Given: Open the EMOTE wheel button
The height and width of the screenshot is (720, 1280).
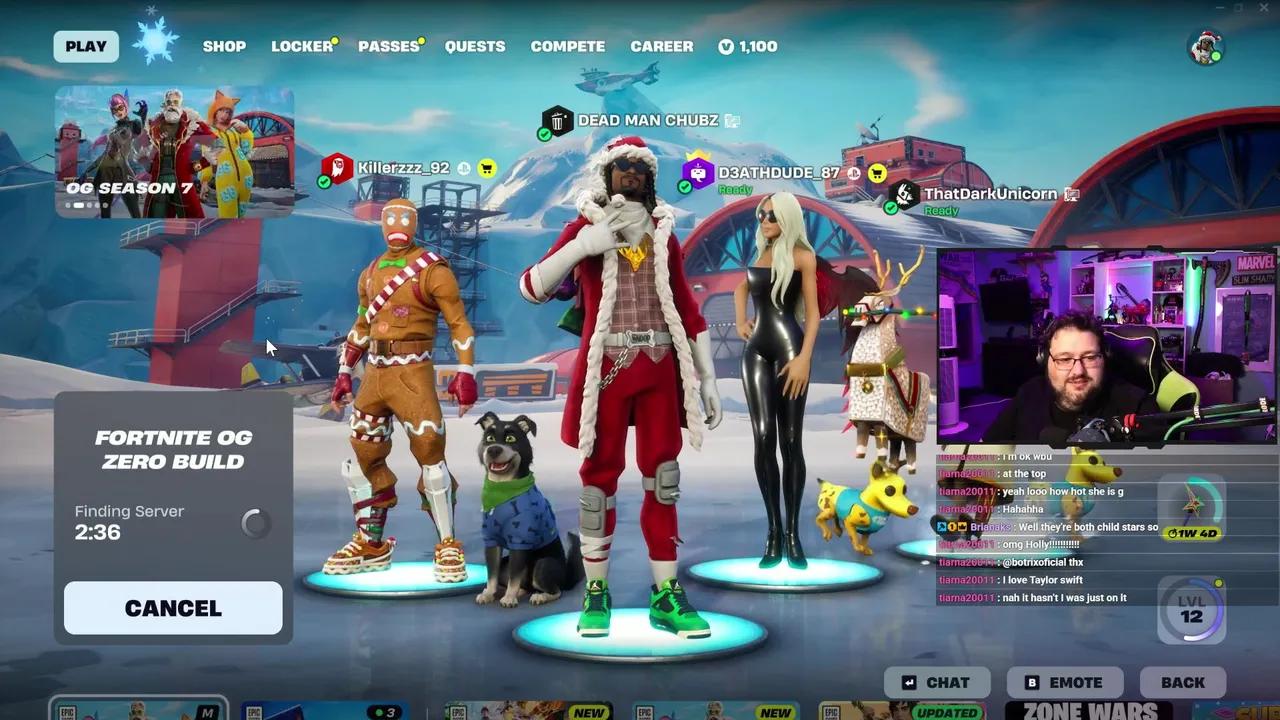Looking at the screenshot, I should point(1064,682).
